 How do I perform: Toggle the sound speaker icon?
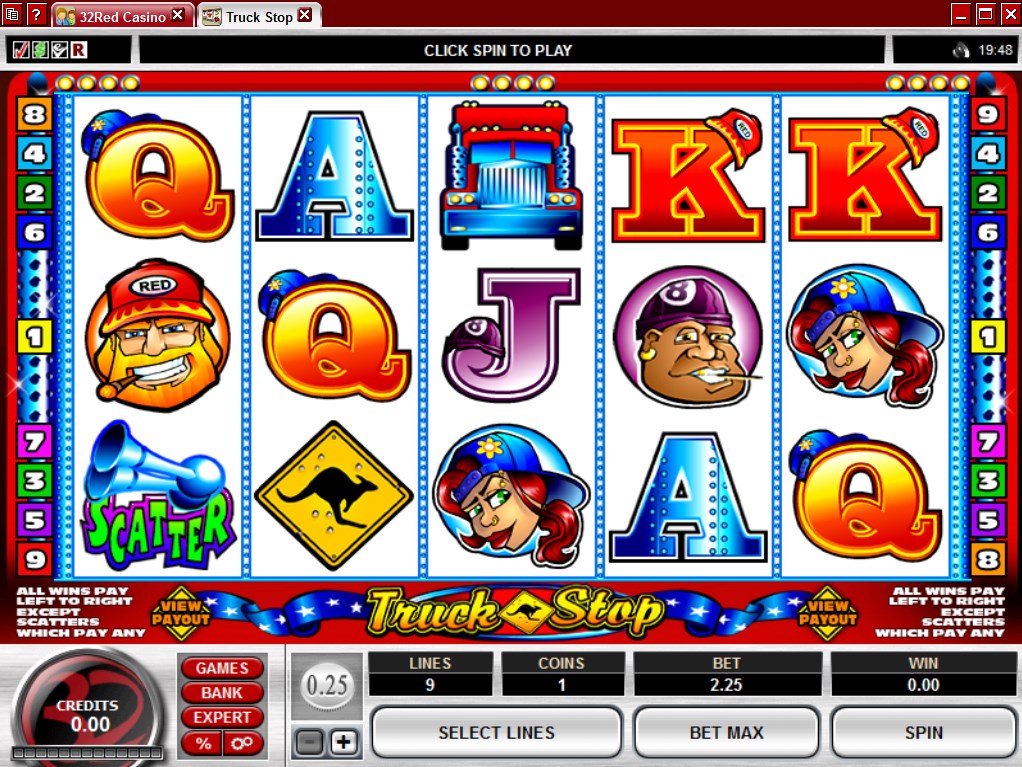coord(961,50)
